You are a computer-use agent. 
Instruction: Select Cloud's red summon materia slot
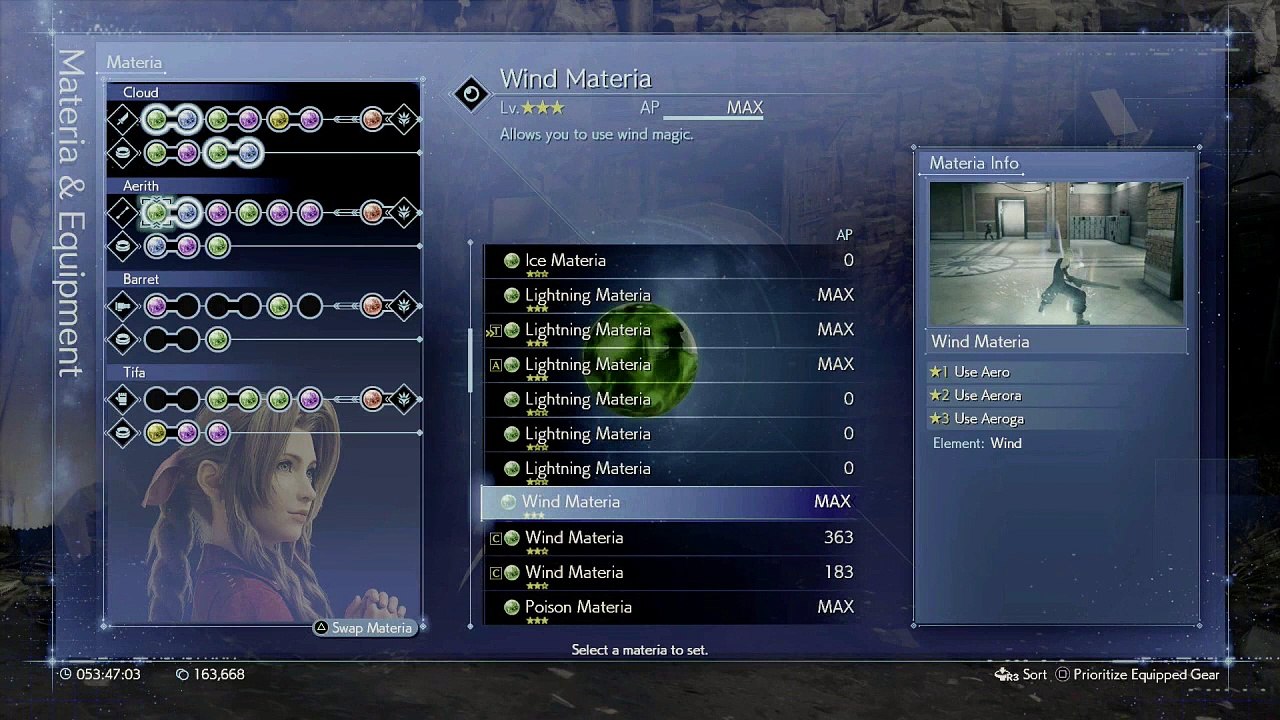coord(372,120)
